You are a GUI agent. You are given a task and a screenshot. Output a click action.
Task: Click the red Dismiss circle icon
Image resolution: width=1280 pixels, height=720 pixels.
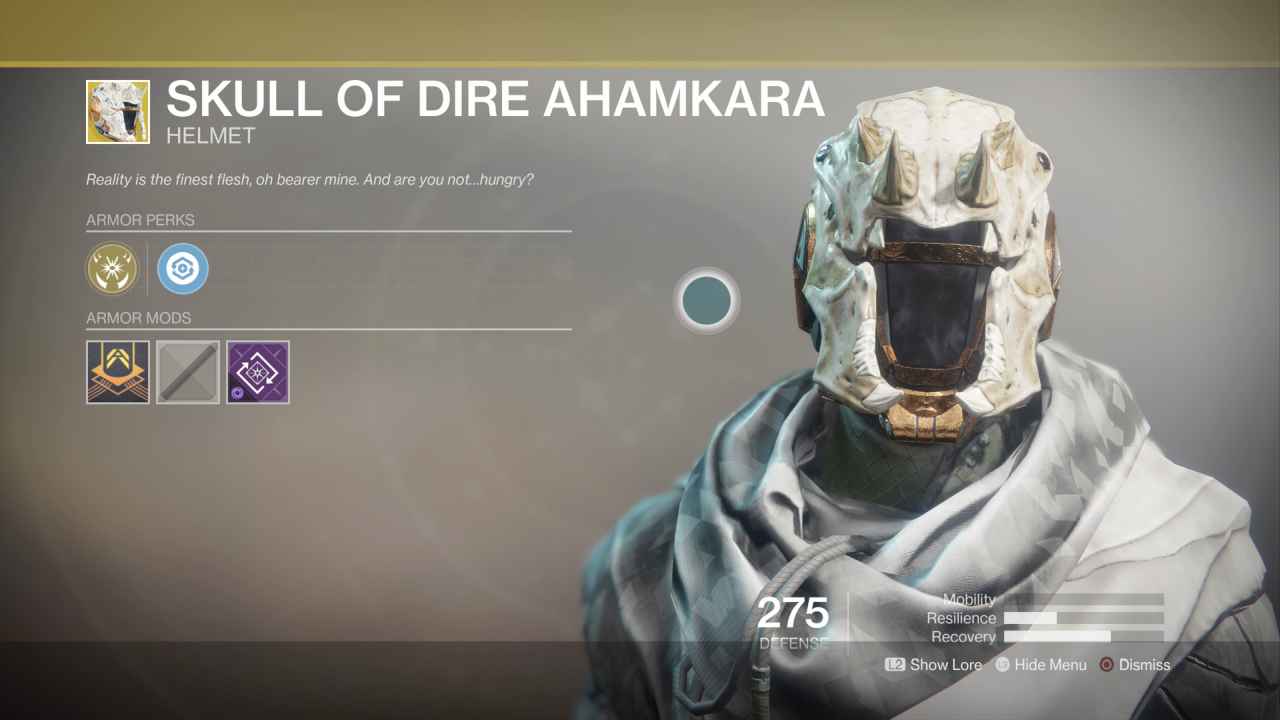[x=1107, y=665]
